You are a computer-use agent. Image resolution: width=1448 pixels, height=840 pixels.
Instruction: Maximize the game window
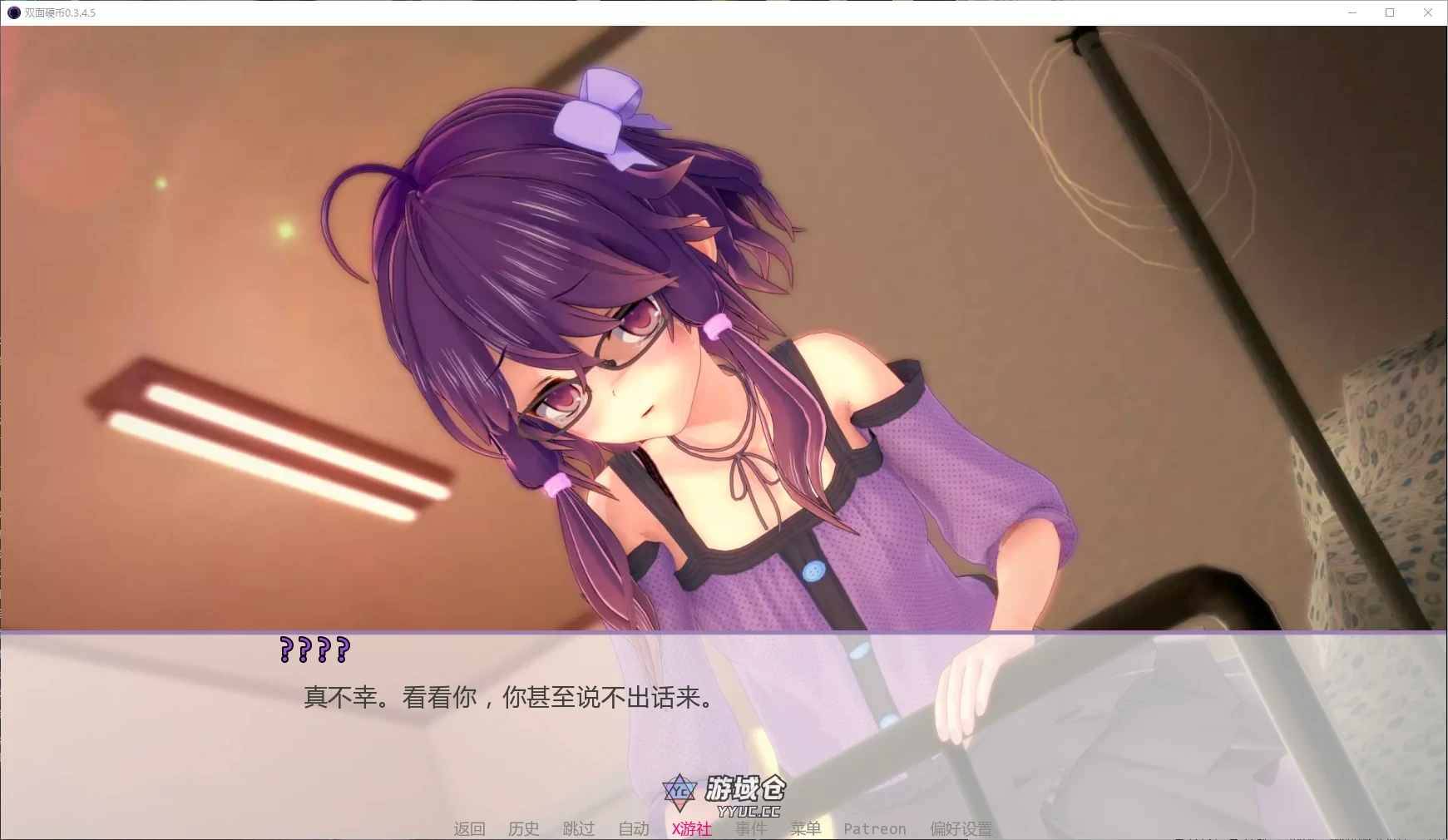coord(1389,12)
